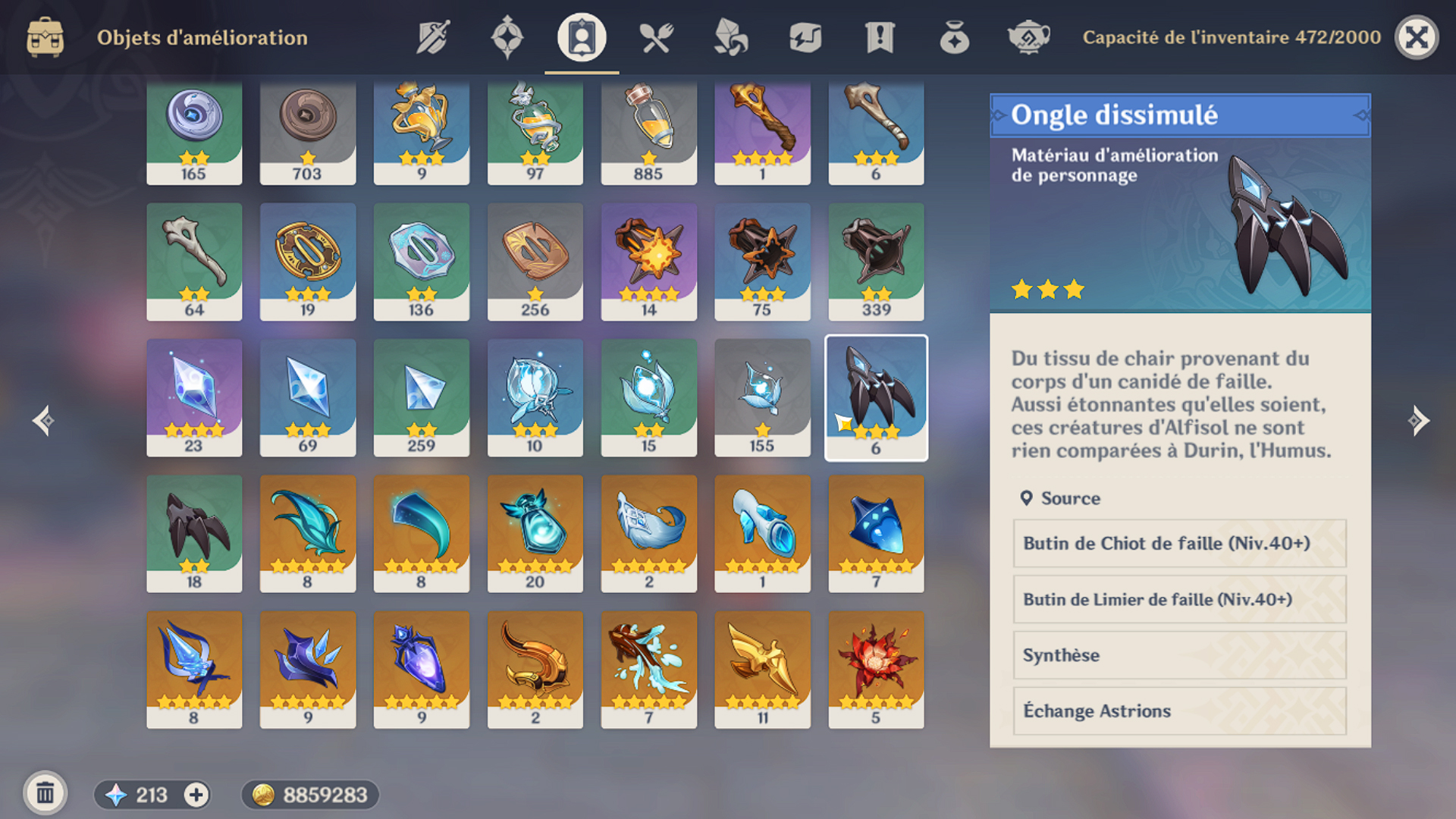Go to next page with right arrow

coord(1418,421)
